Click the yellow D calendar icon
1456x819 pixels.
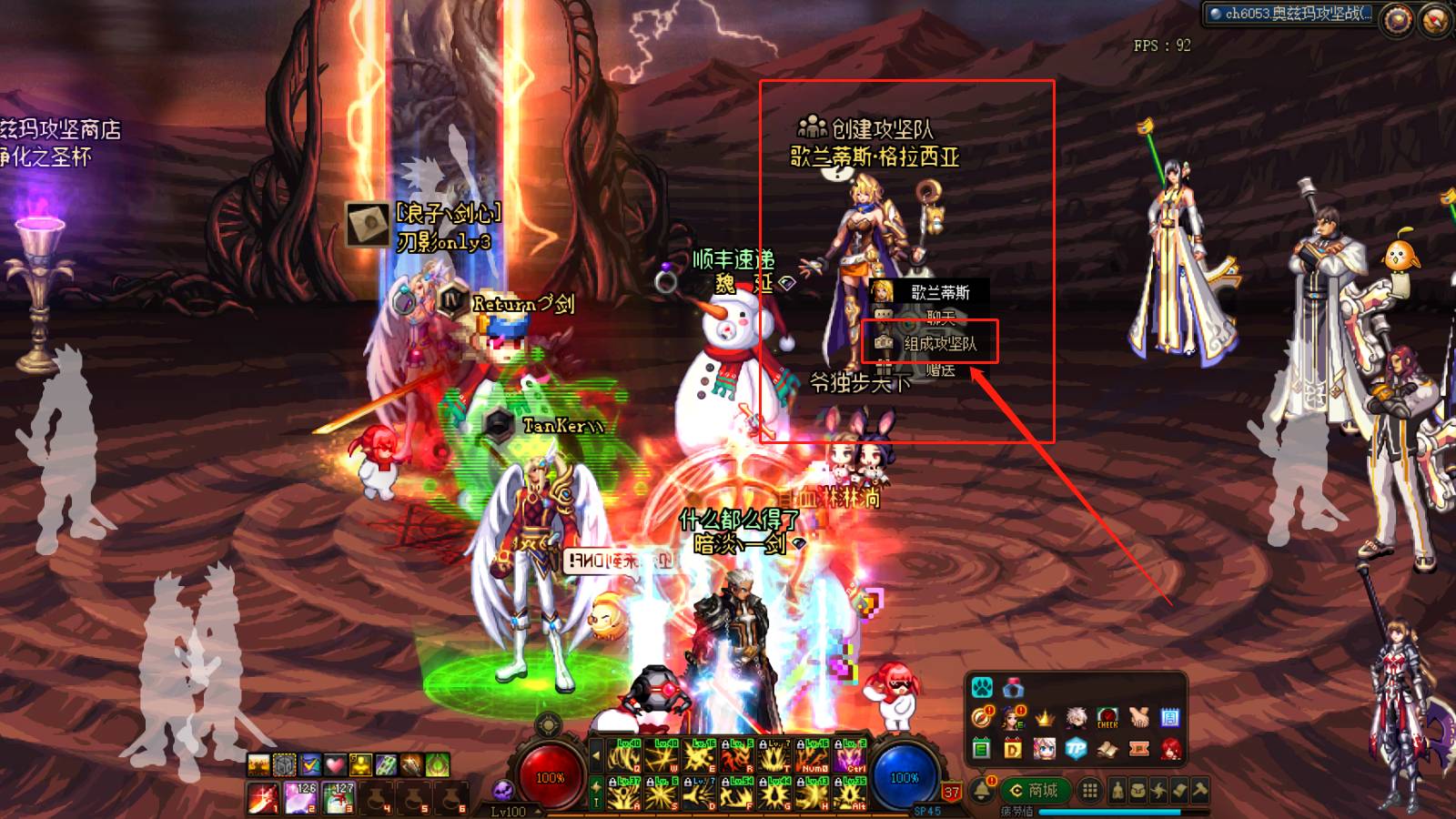tap(1013, 749)
